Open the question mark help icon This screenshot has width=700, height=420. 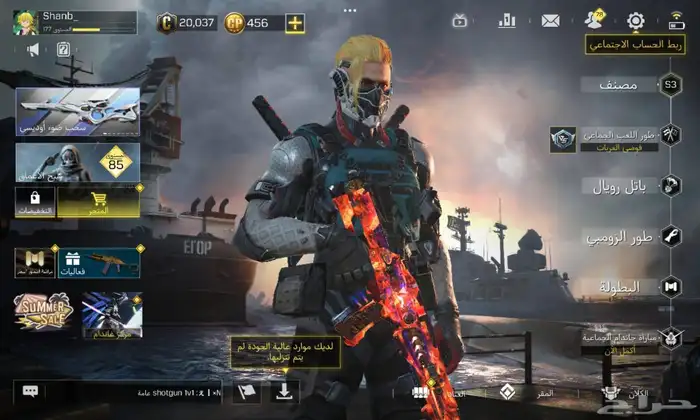coord(63,49)
